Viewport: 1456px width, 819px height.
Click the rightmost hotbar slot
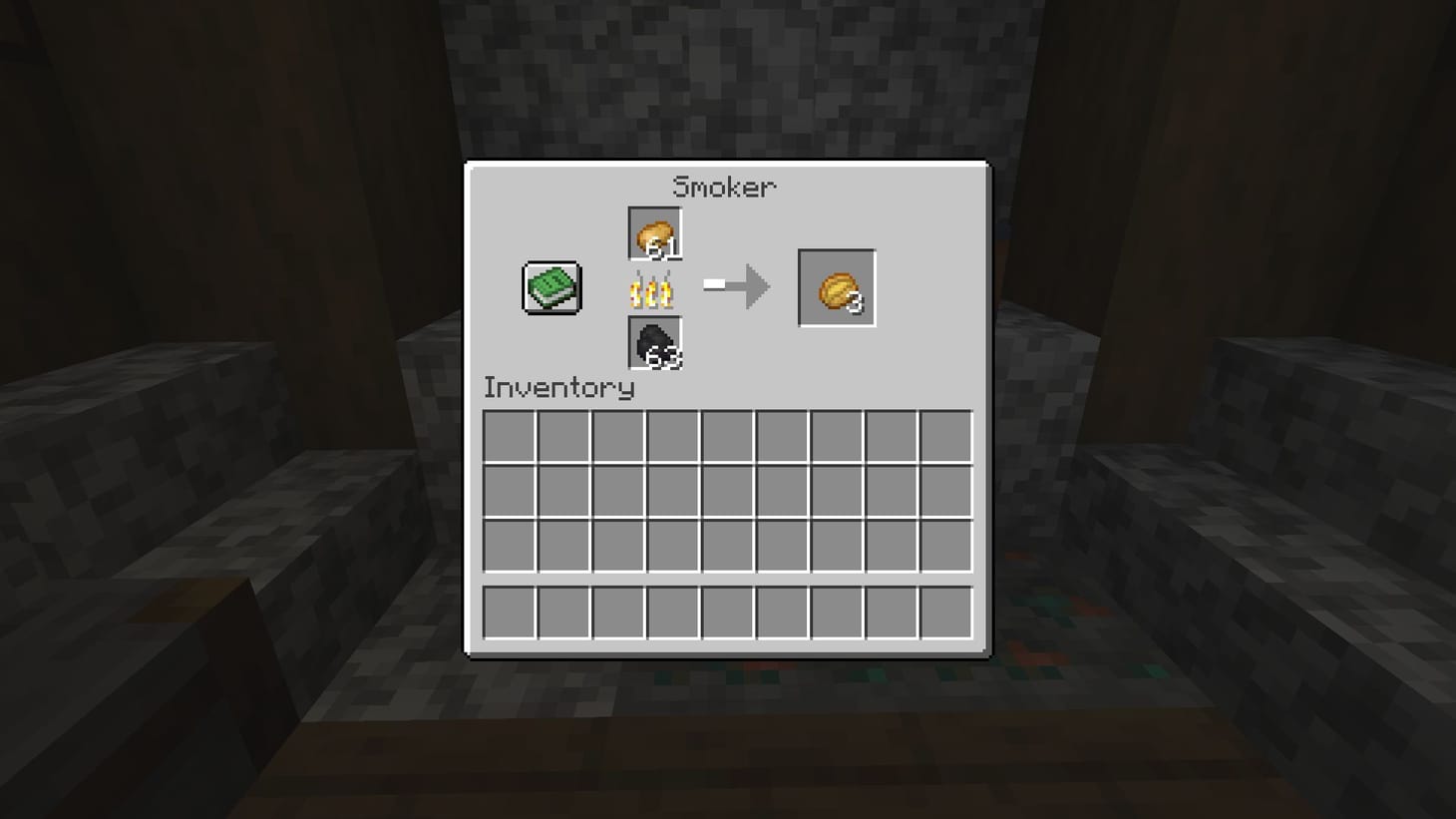[944, 613]
